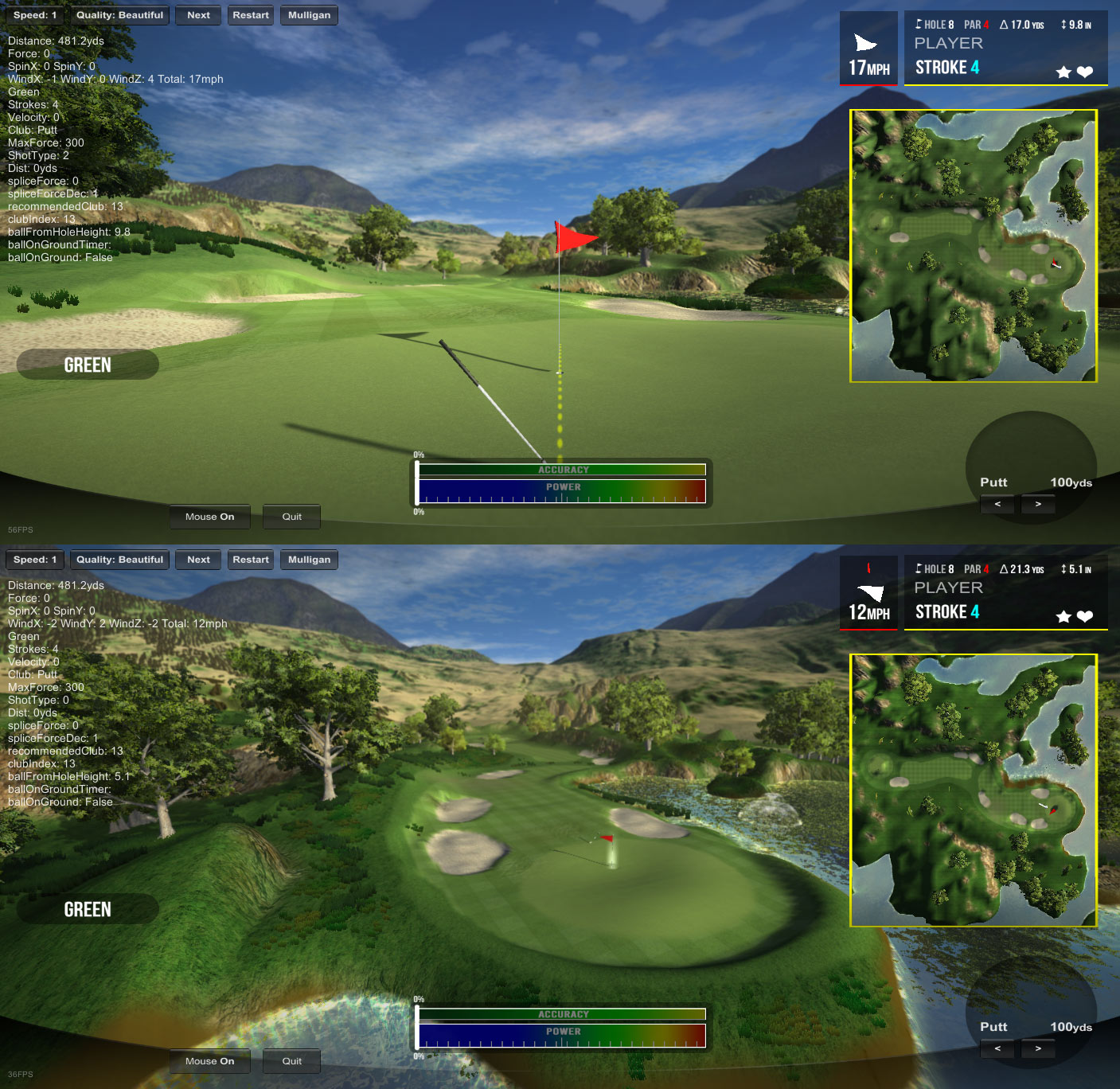Viewport: 1120px width, 1089px height.
Task: Quit the game from the upper view
Action: [291, 517]
